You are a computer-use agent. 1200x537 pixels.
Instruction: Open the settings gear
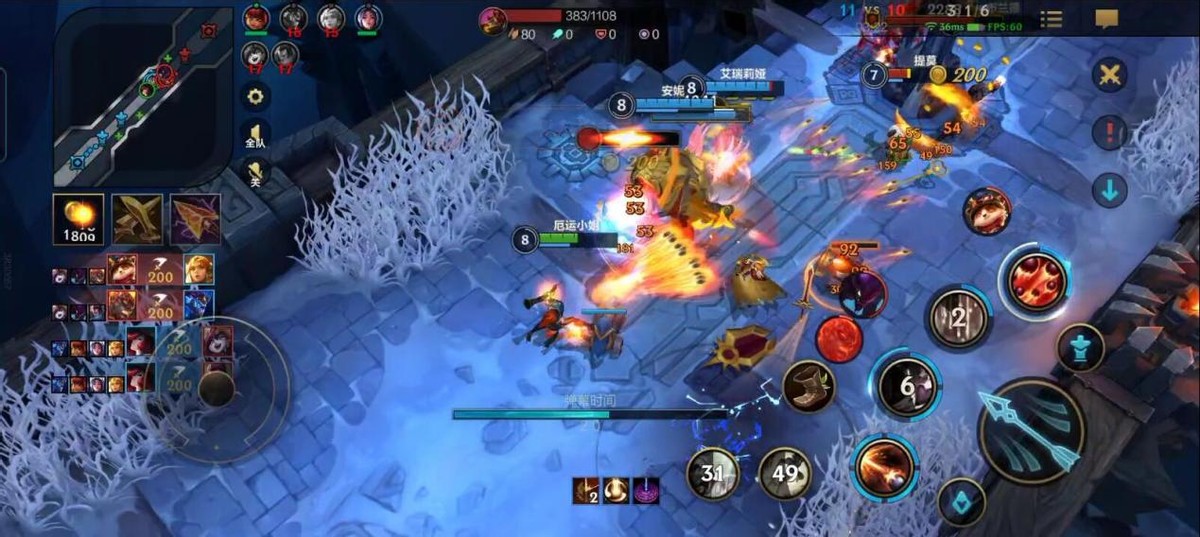[x=257, y=96]
